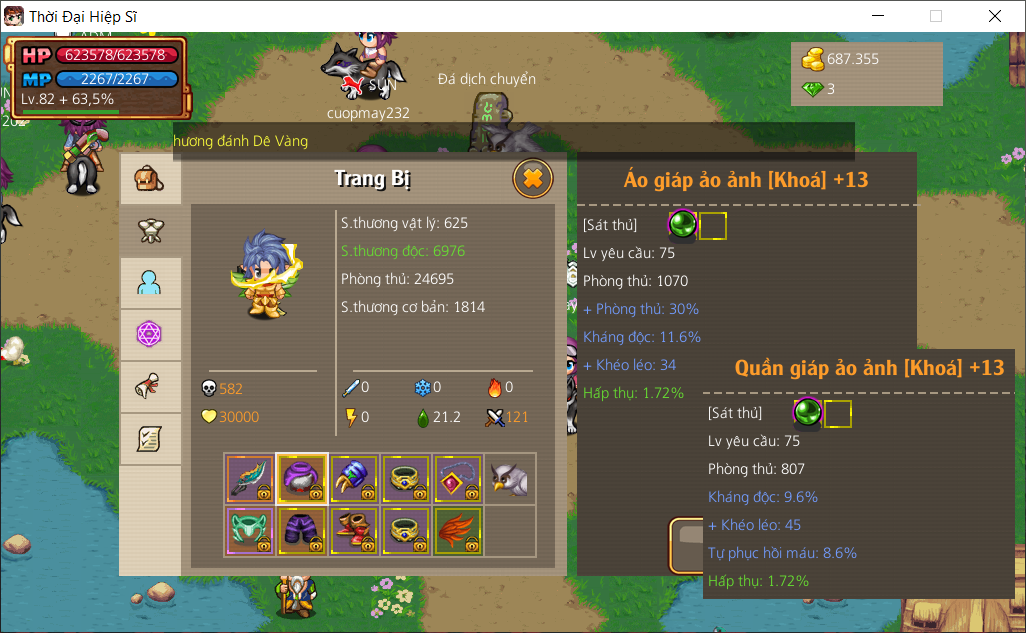1026x633 pixels.
Task: Pick the green helmet slot
Action: point(250,531)
